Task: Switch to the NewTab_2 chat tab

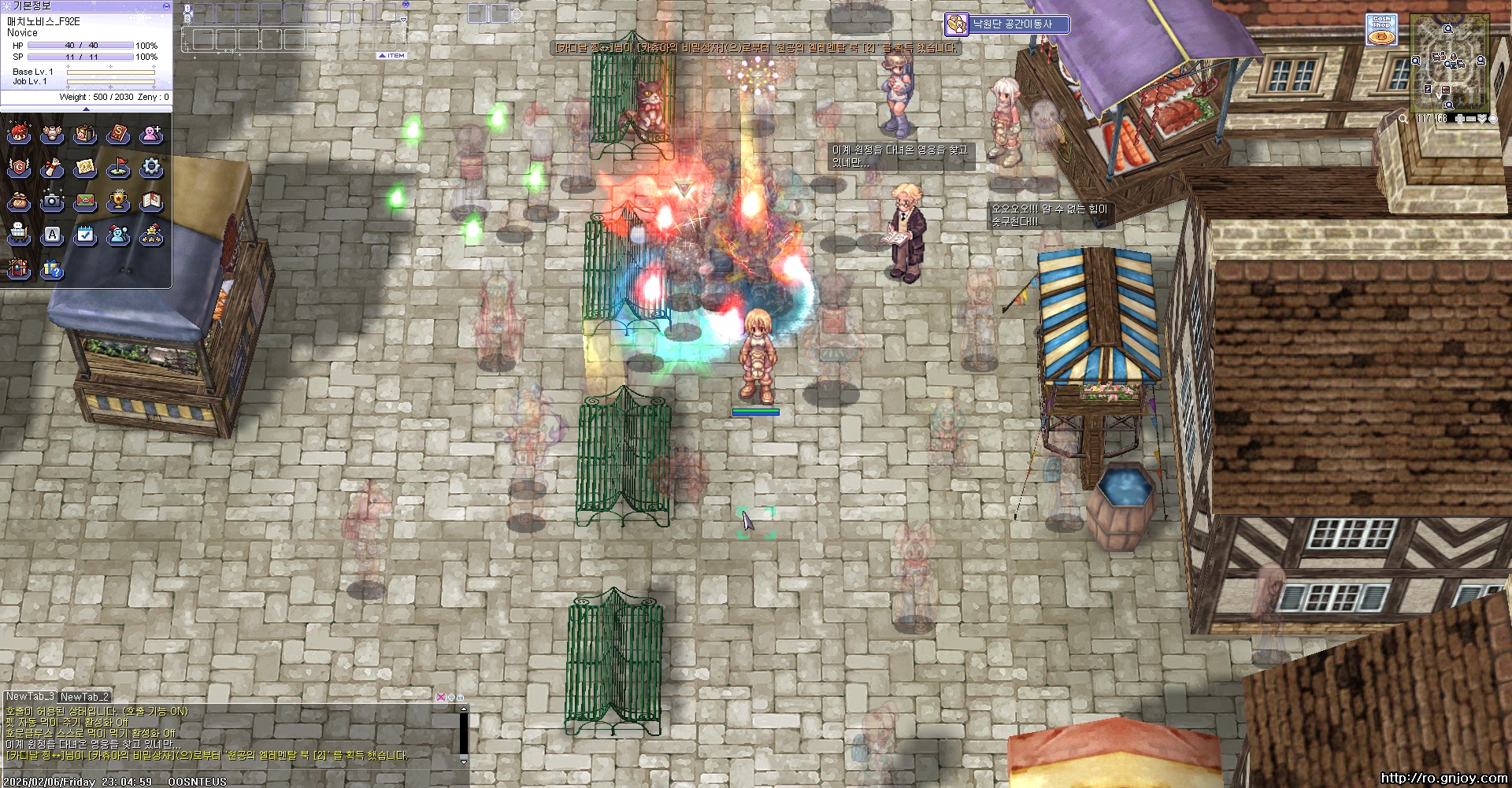Action: 84,697
